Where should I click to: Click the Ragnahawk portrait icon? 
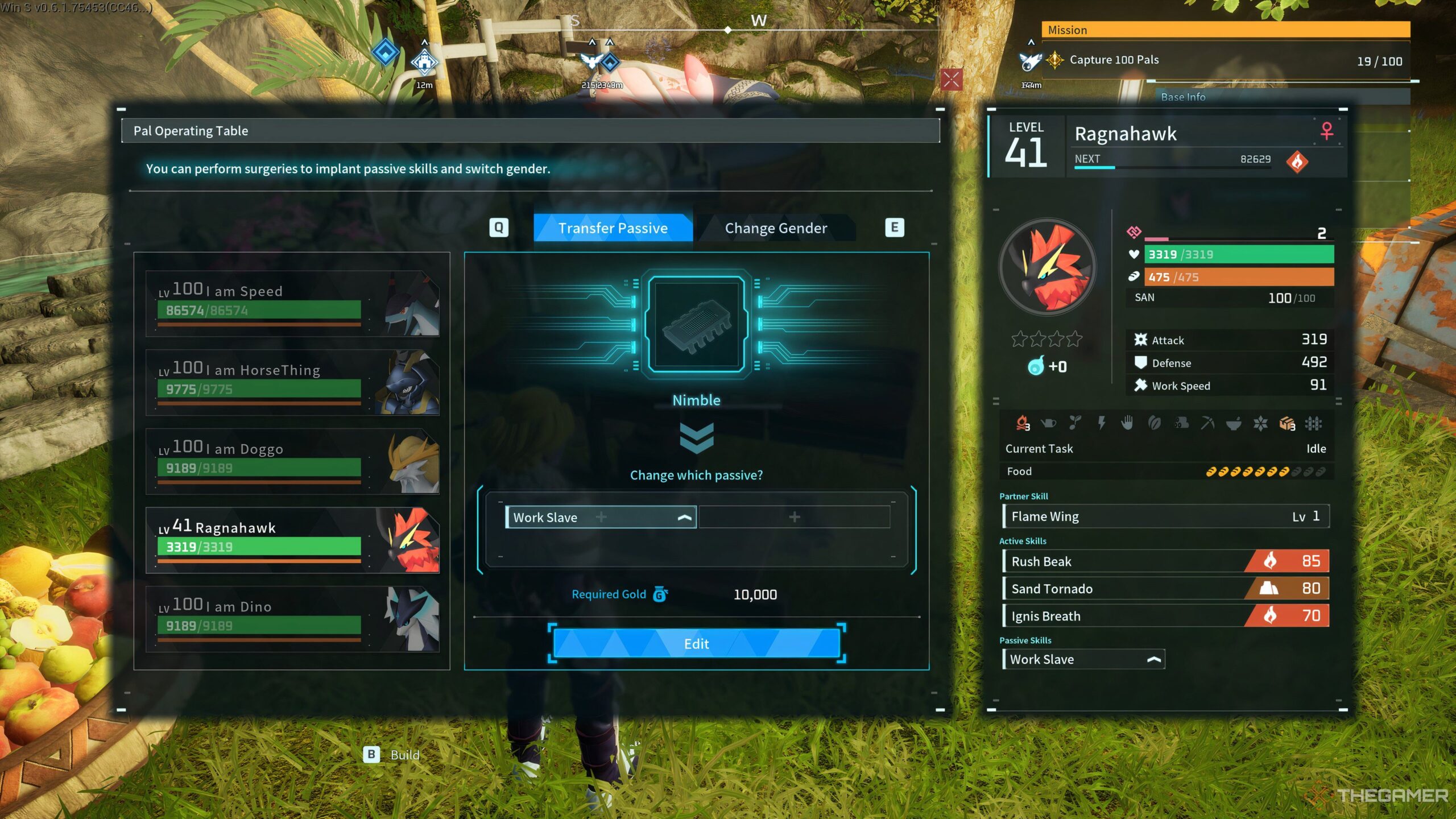point(1048,267)
